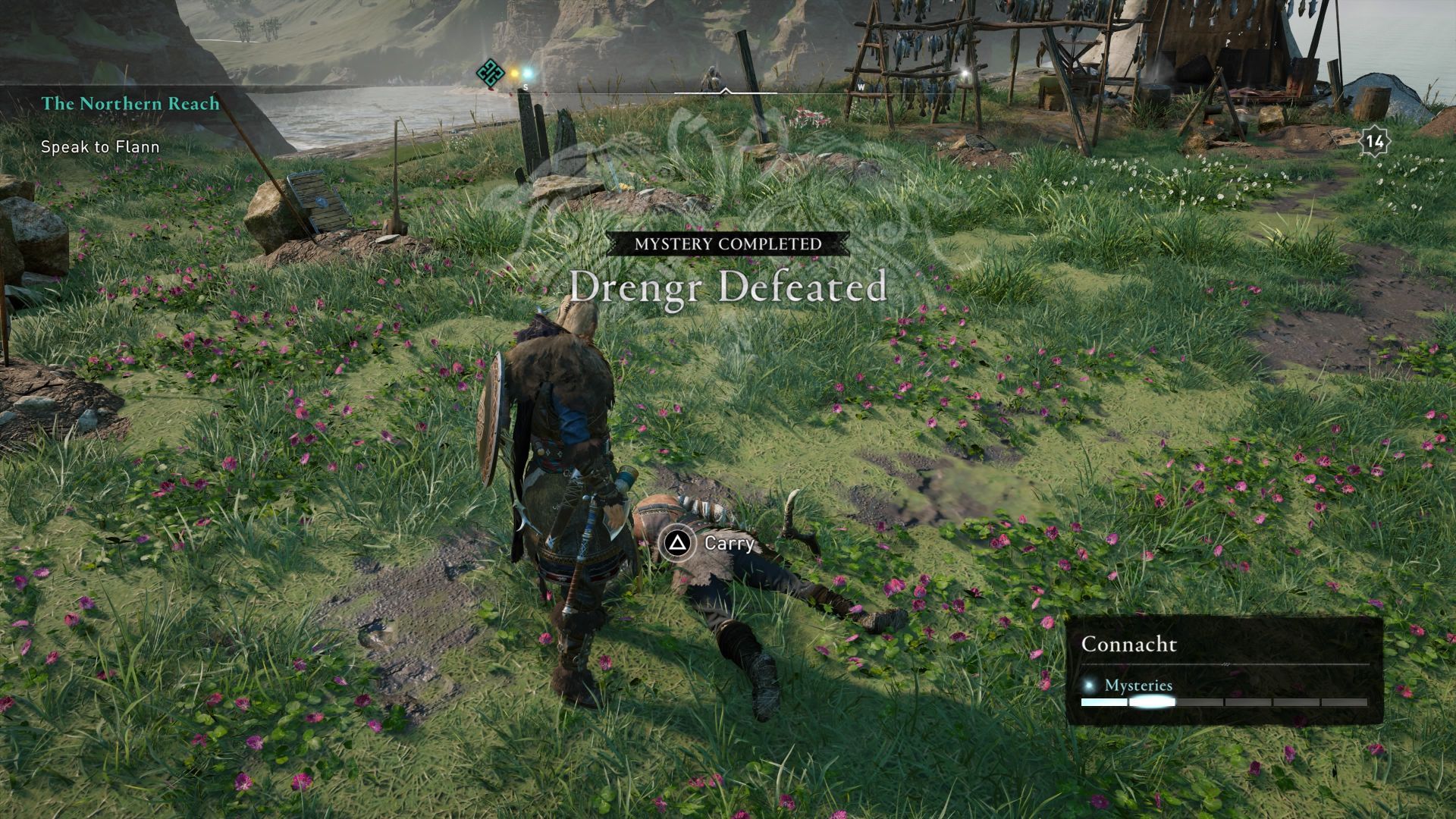
Task: Select the triangle Carry button prompt icon
Action: (679, 544)
